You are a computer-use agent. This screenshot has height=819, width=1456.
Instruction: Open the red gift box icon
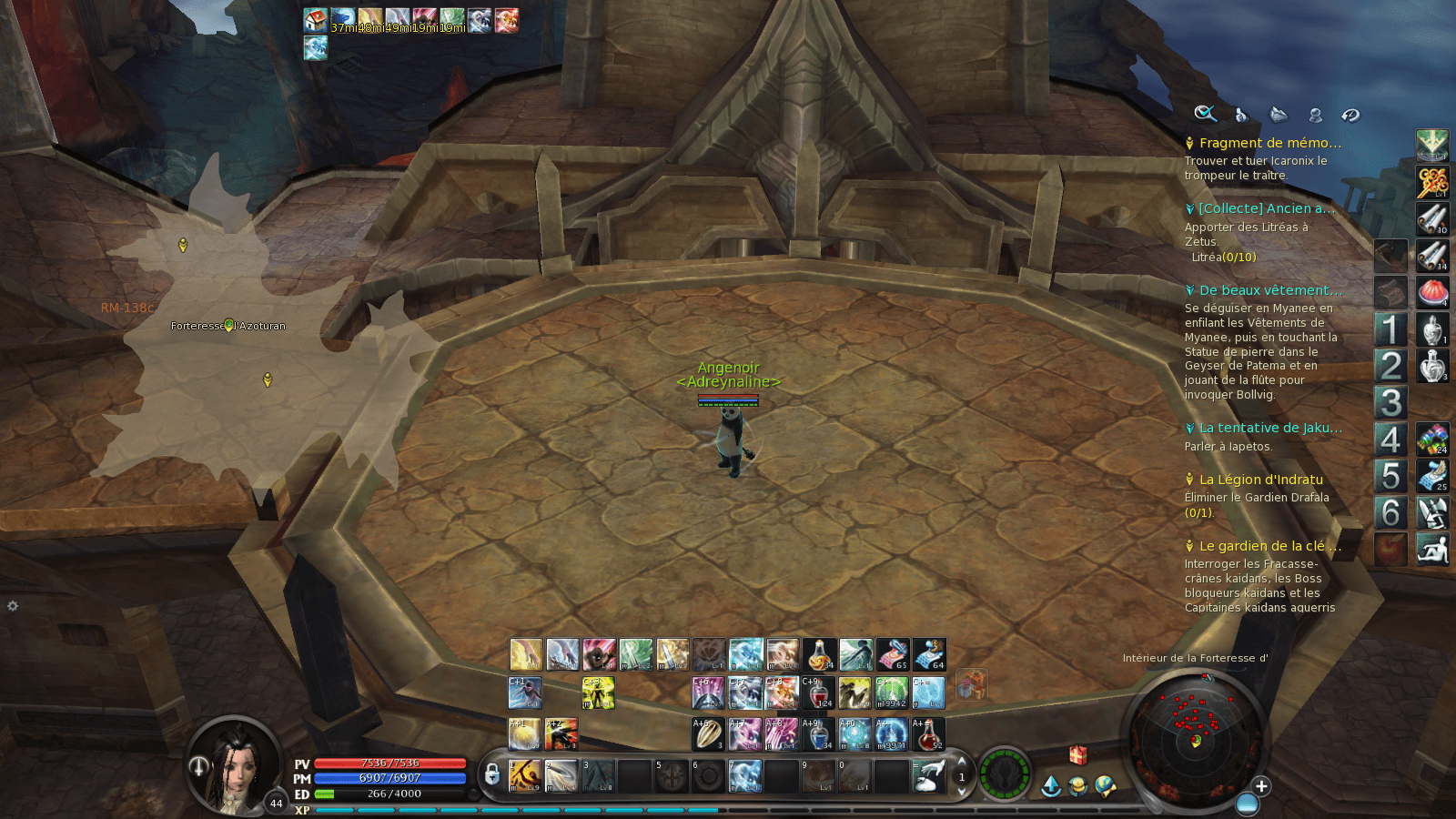click(1077, 754)
